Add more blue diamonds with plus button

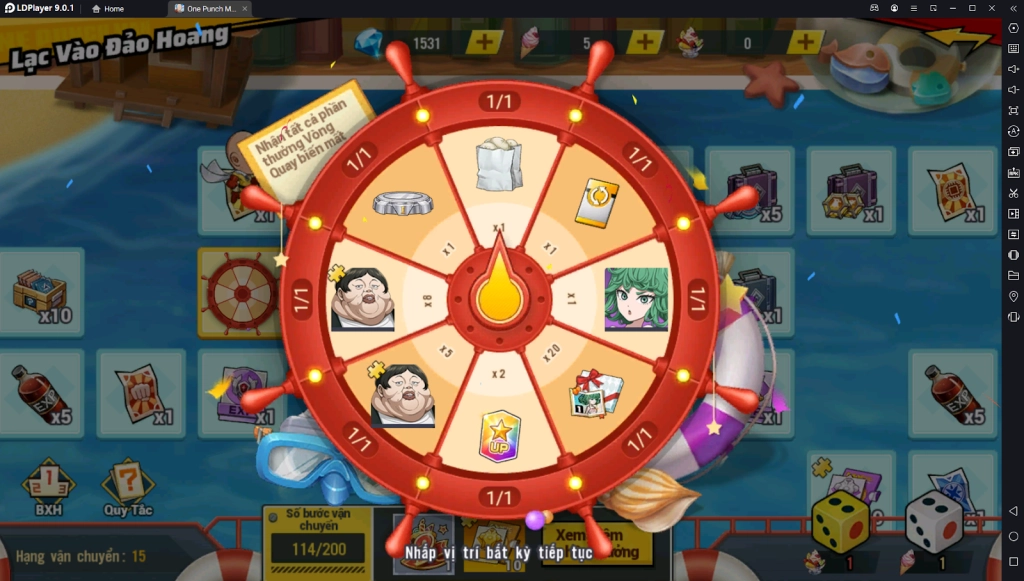tap(484, 43)
